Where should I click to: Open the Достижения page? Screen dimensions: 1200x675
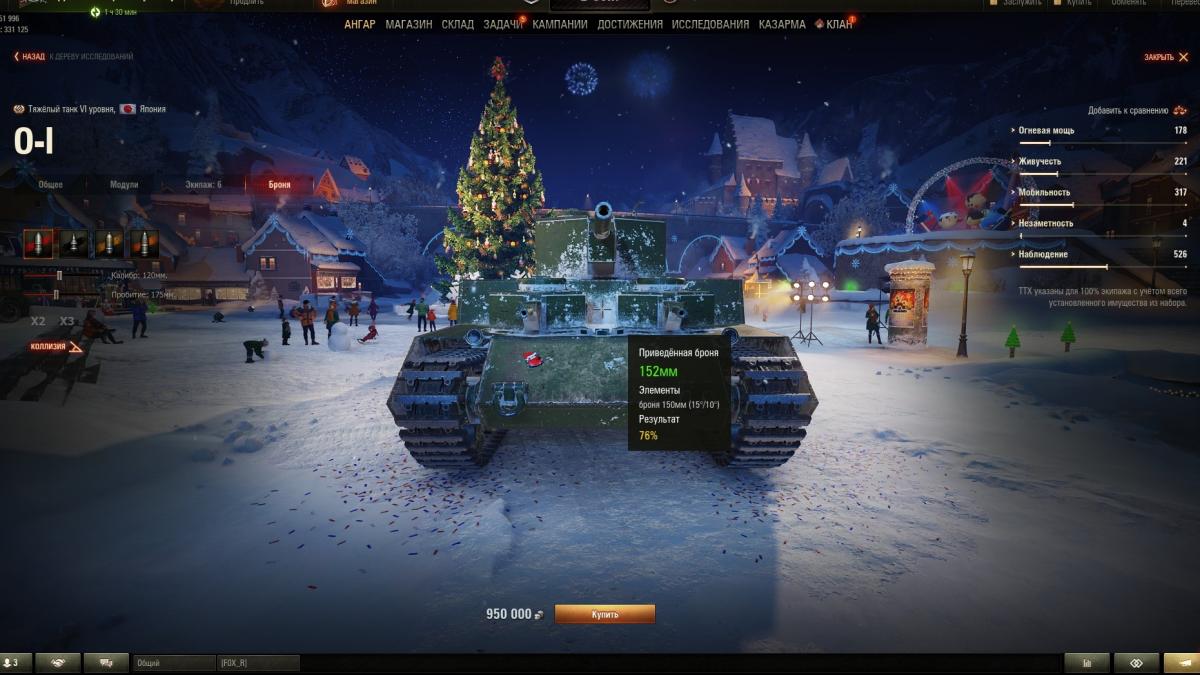point(630,24)
